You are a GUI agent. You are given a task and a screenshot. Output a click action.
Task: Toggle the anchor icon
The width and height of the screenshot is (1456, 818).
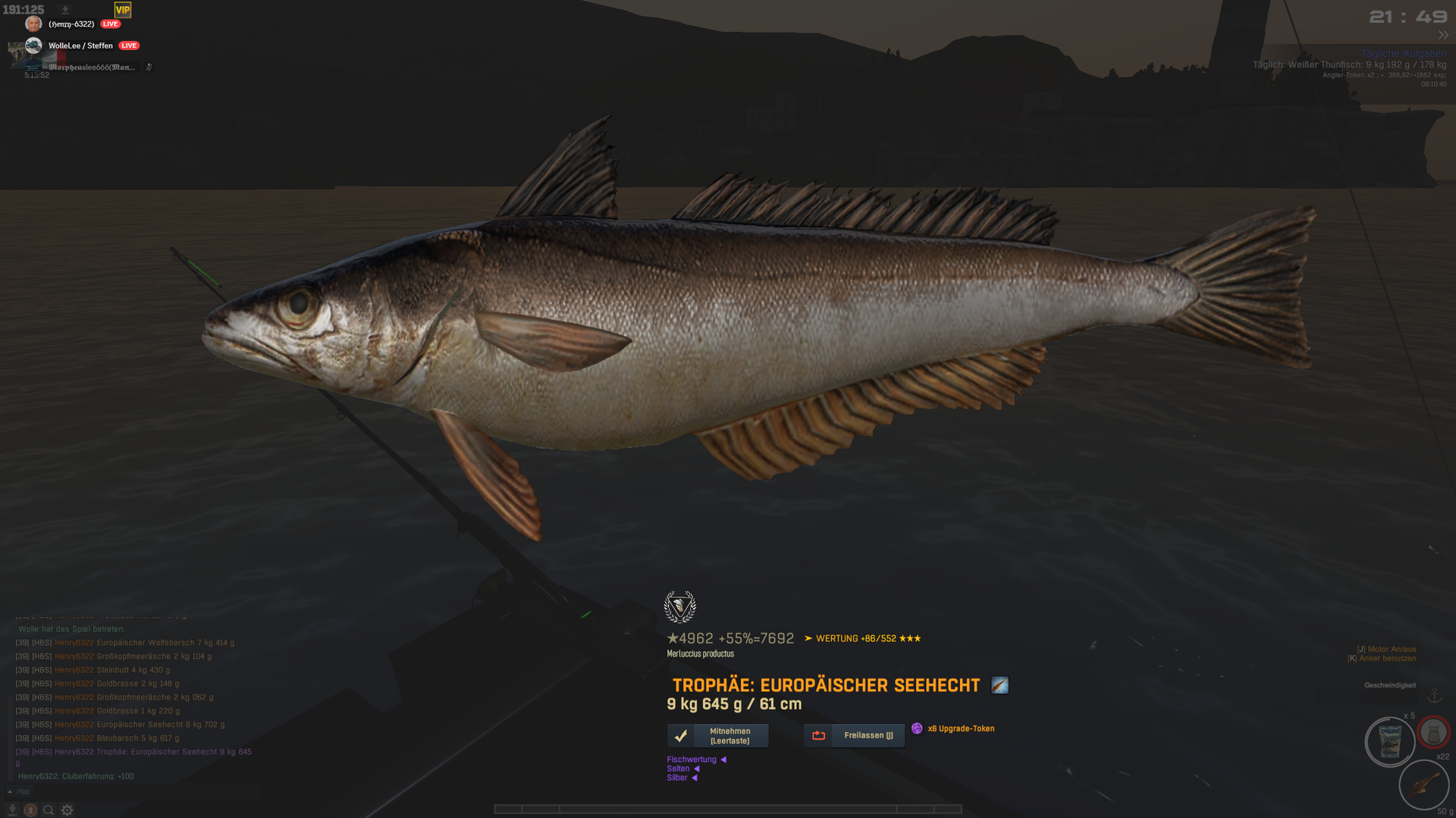[1434, 696]
